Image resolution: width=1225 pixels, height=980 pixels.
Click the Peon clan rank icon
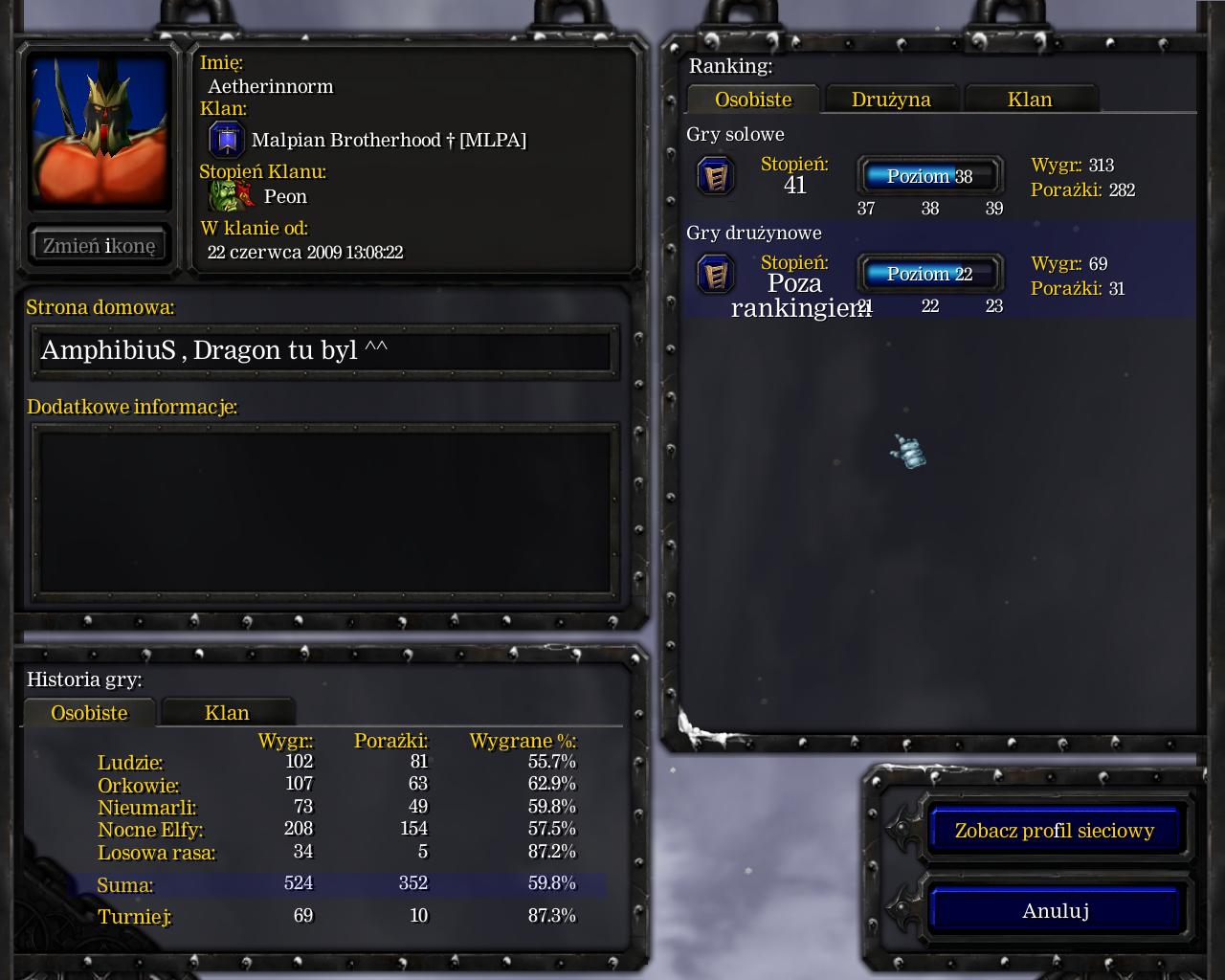[x=231, y=196]
